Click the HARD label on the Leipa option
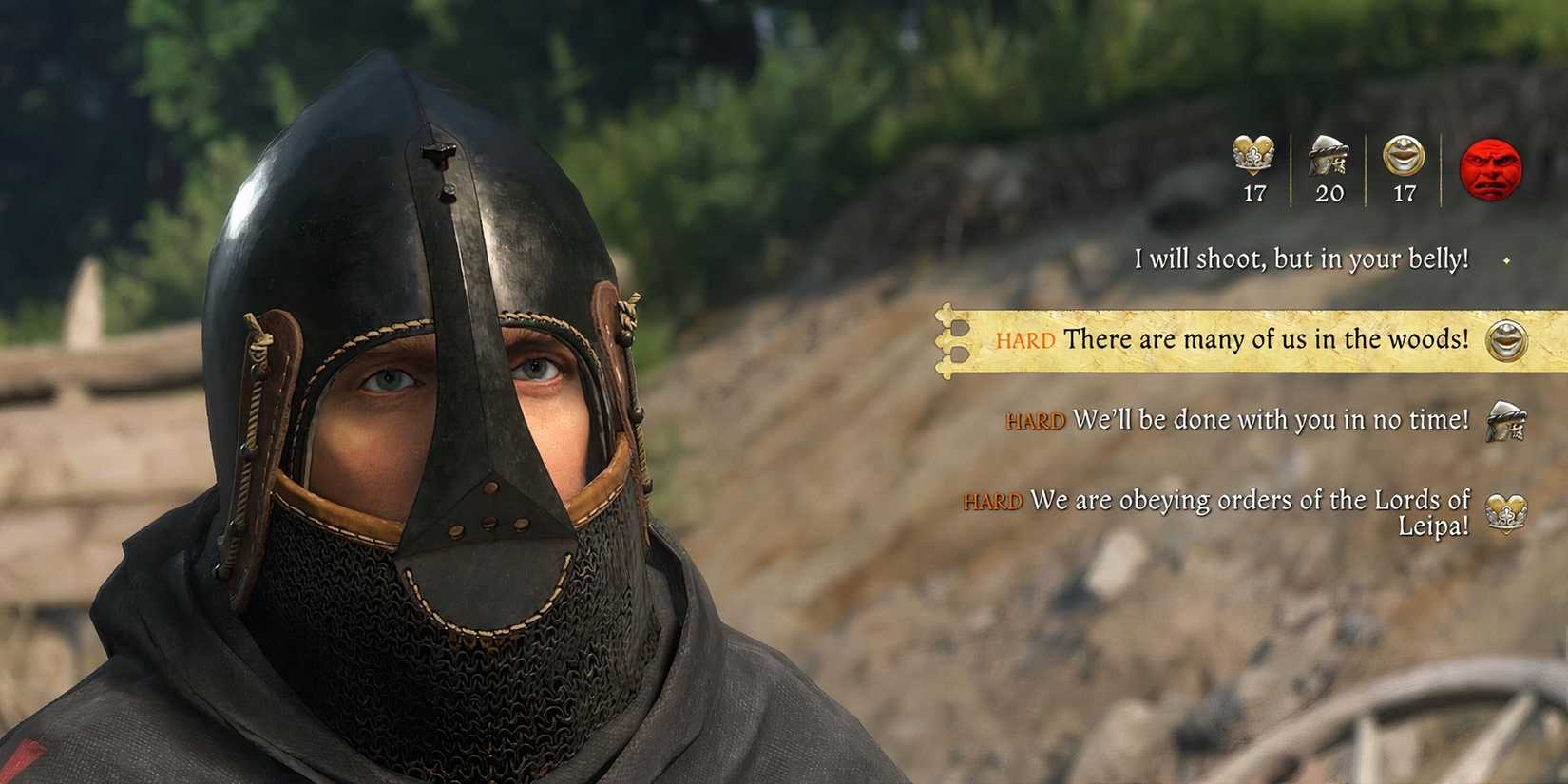 tap(992, 500)
